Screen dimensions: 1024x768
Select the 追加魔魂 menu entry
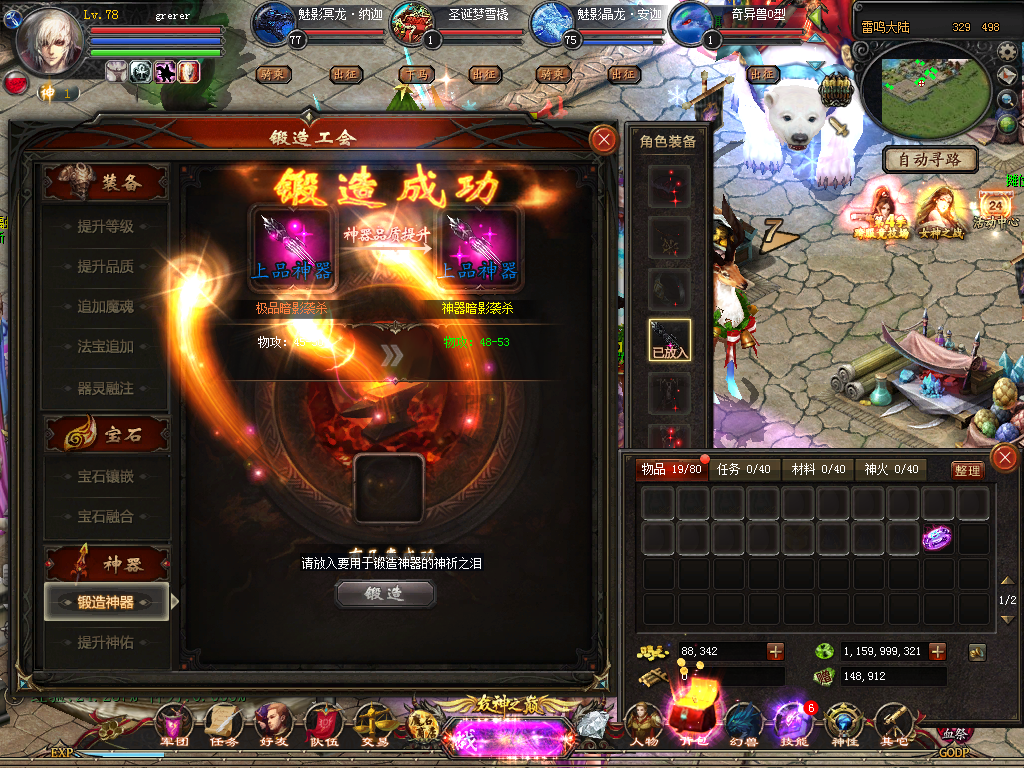[x=106, y=307]
